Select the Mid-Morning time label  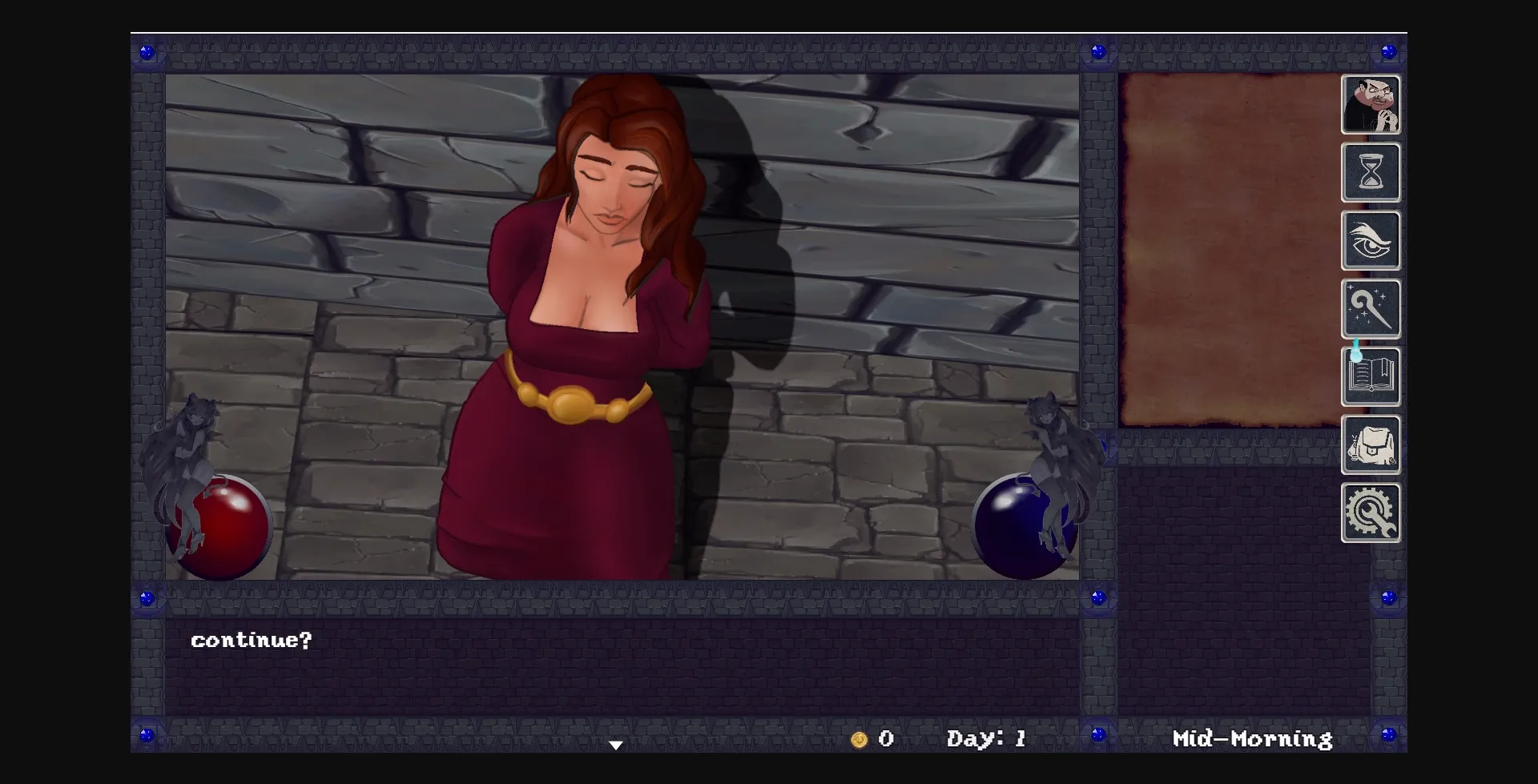(1251, 738)
